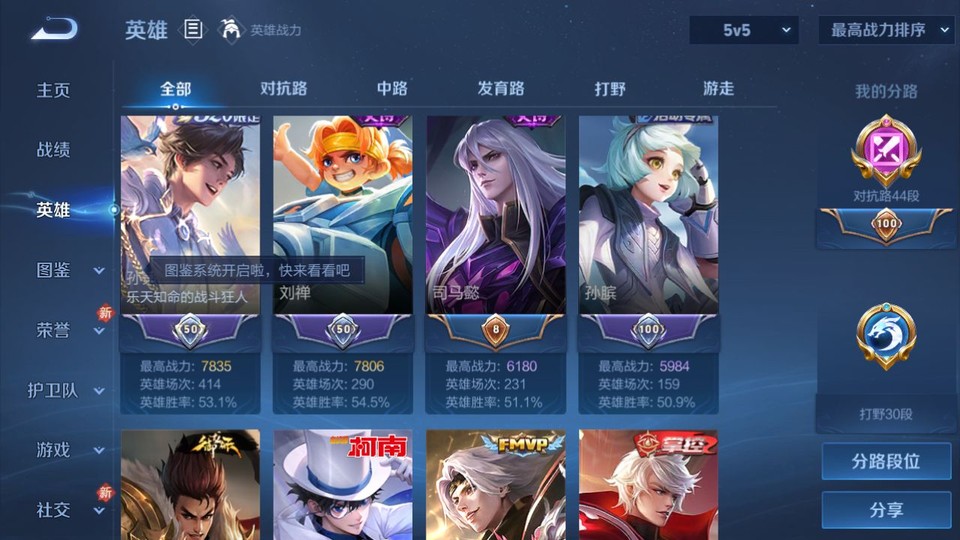Open the 战绩 sidebar page
Viewport: 960px width, 540px height.
coord(54,150)
